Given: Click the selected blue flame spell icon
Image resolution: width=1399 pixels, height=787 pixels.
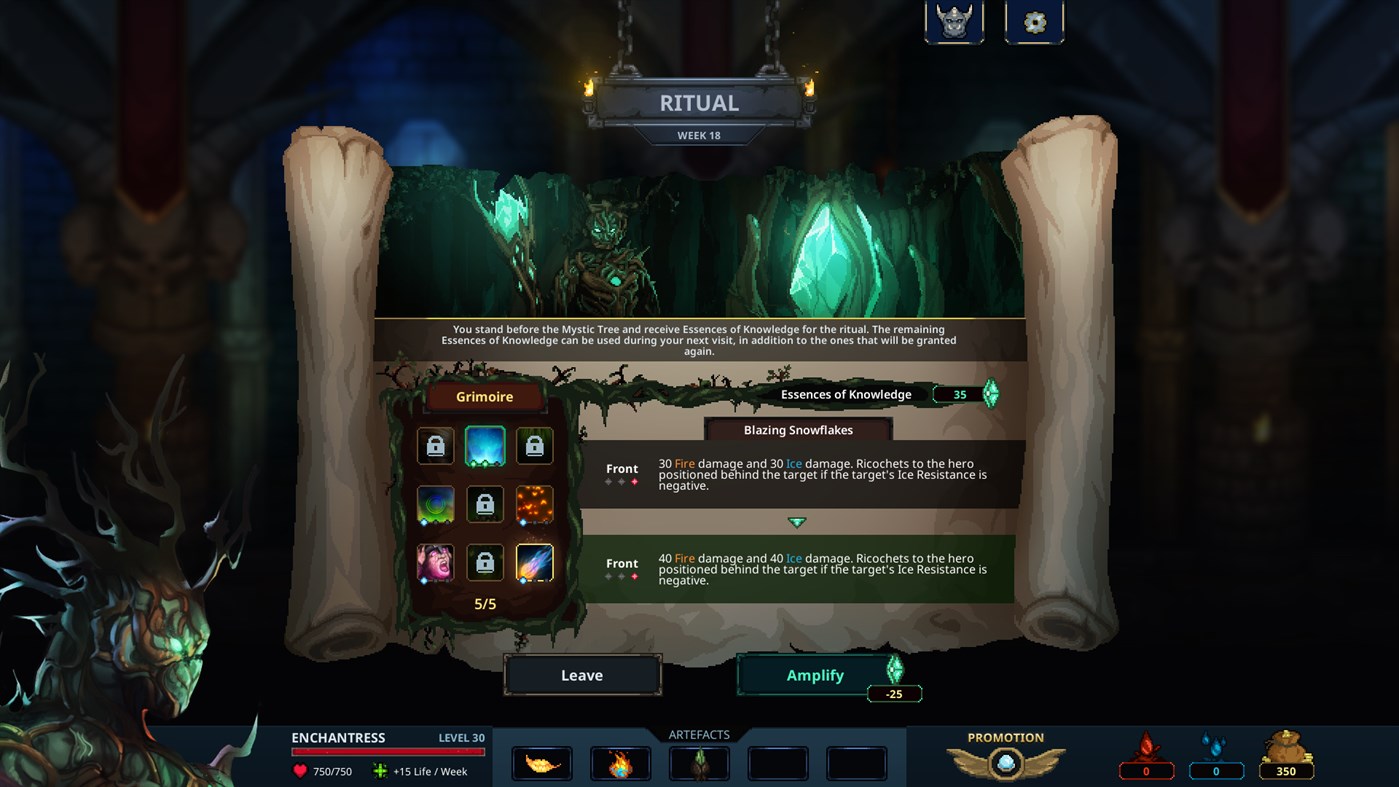Looking at the screenshot, I should point(485,446).
